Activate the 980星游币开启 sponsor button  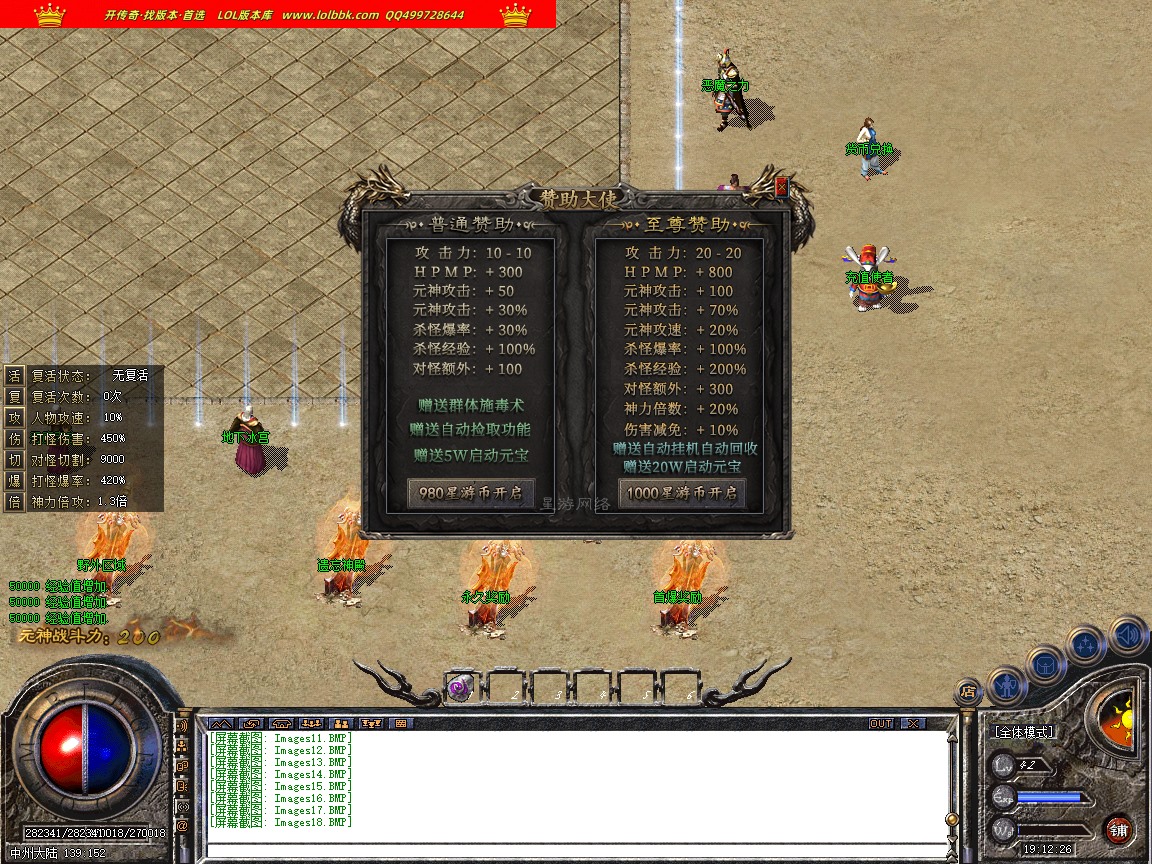coord(470,493)
